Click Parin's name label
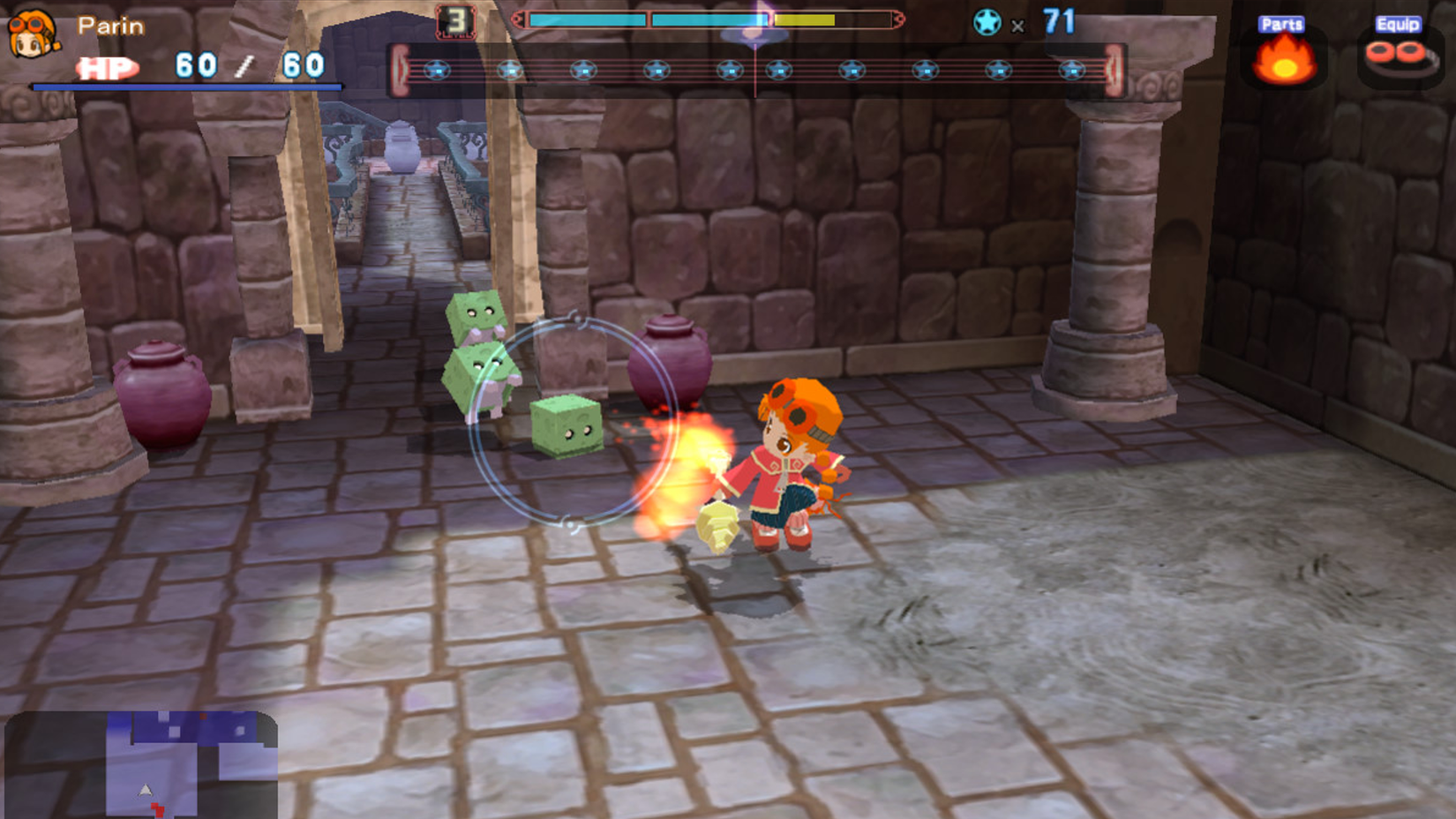The height and width of the screenshot is (819, 1456). [109, 25]
